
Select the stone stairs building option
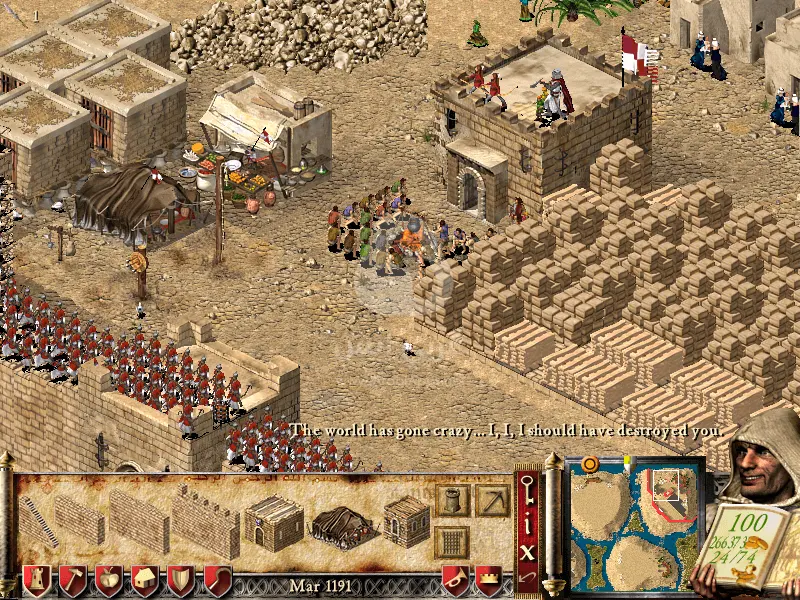click(x=36, y=521)
